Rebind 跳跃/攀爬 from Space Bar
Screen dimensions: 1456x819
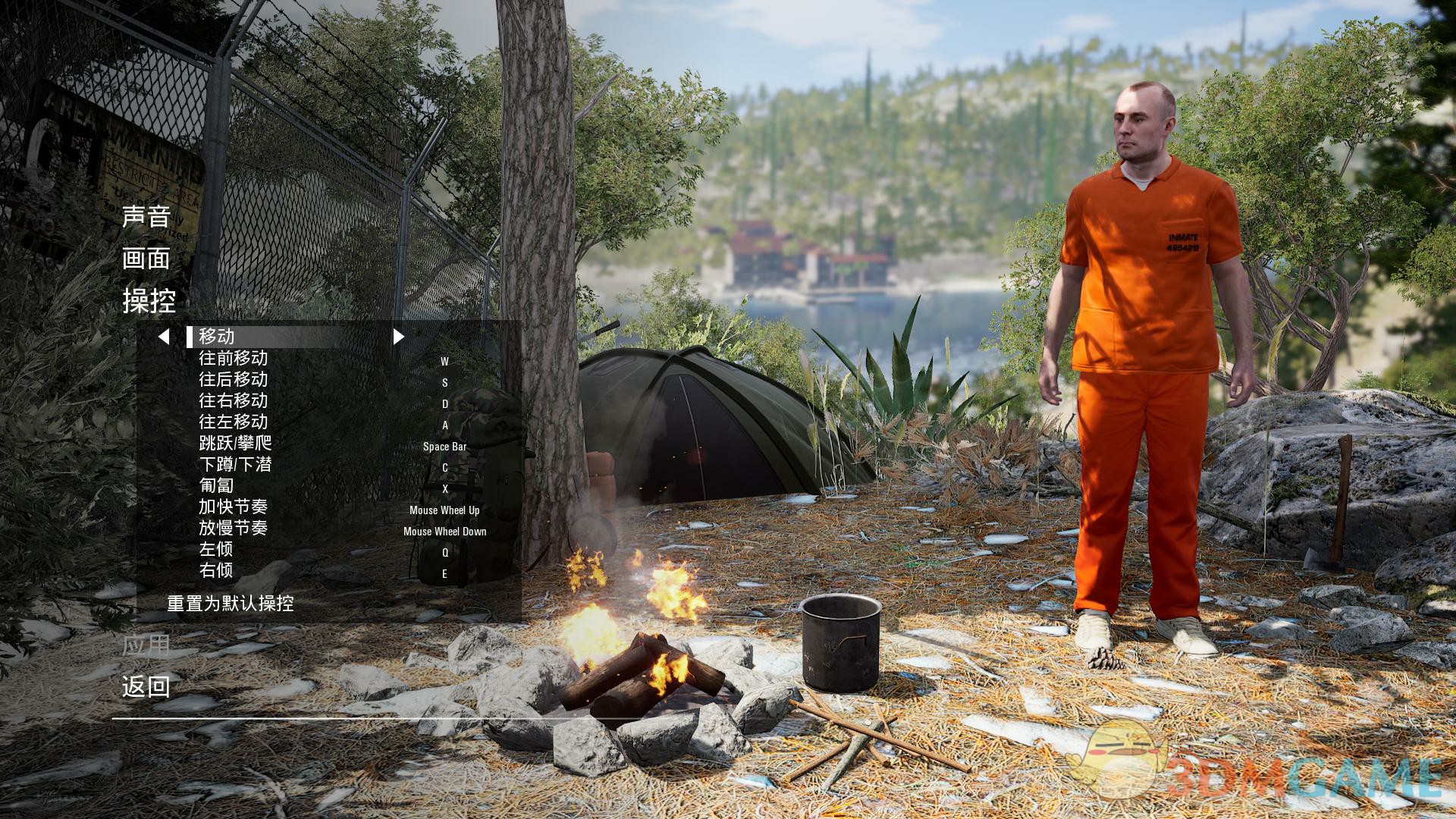click(444, 447)
